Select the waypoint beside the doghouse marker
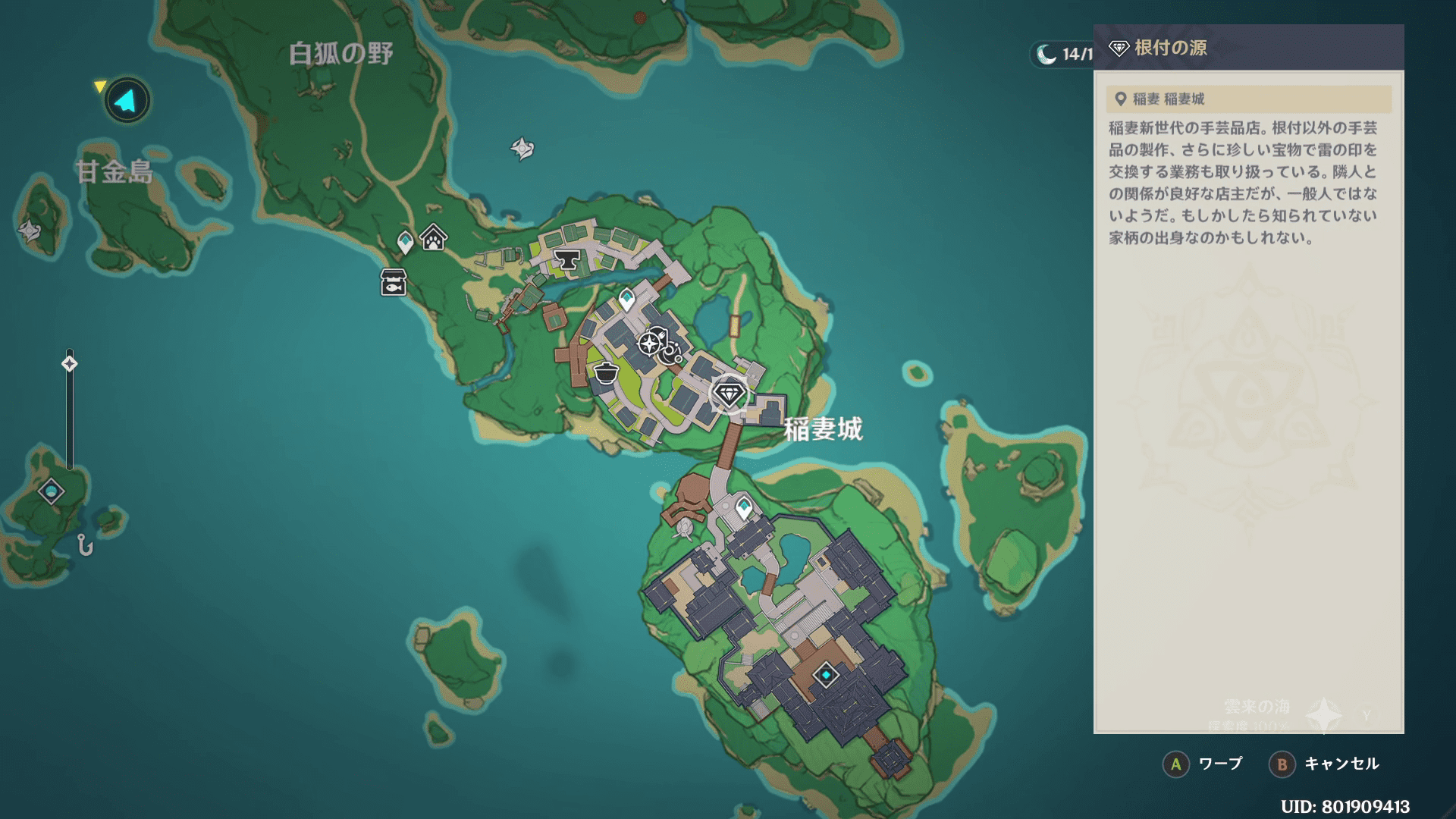Image resolution: width=1456 pixels, height=819 pixels. click(406, 242)
